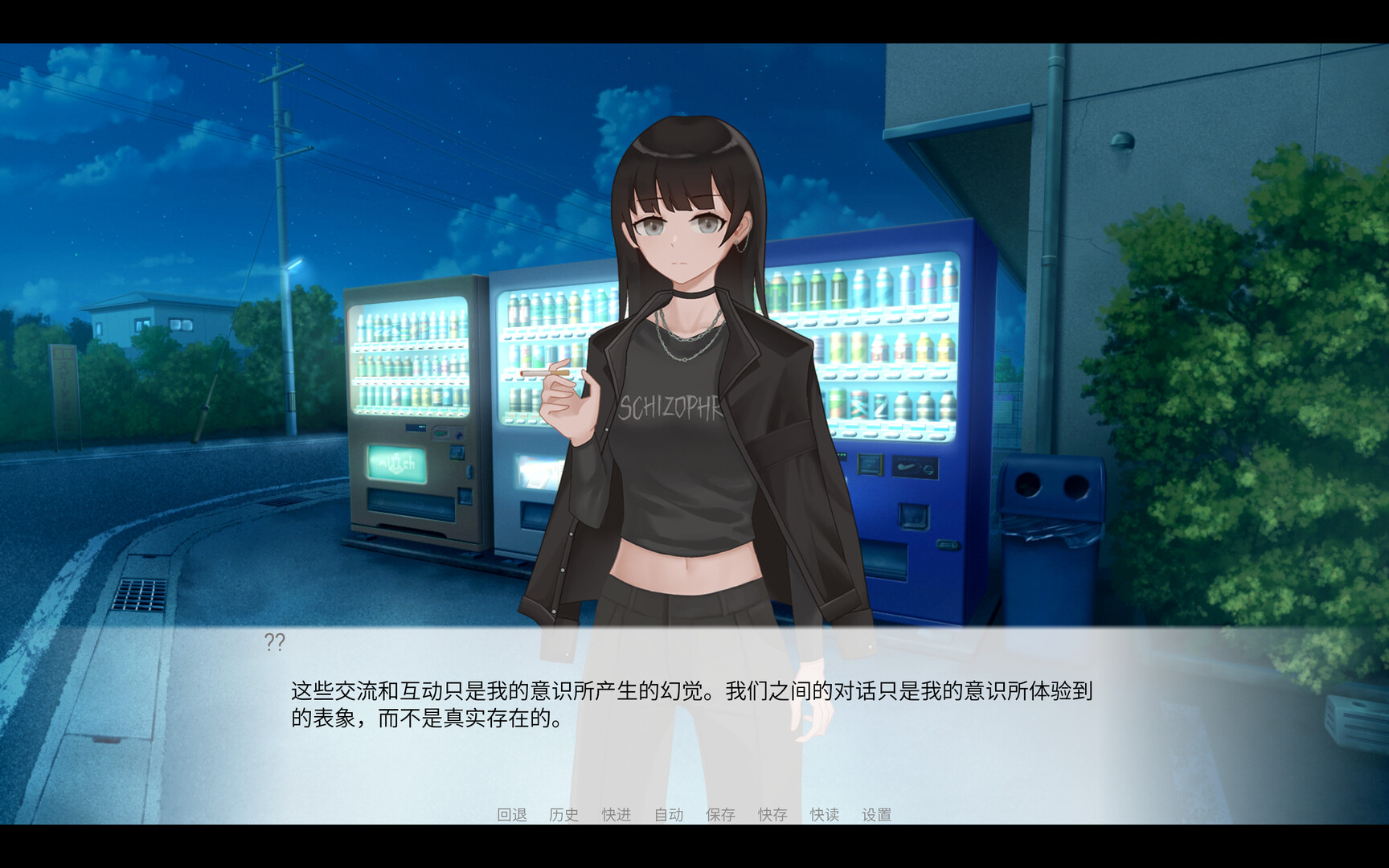The height and width of the screenshot is (868, 1389).
Task: Create a save file through 保存
Action: point(719,814)
